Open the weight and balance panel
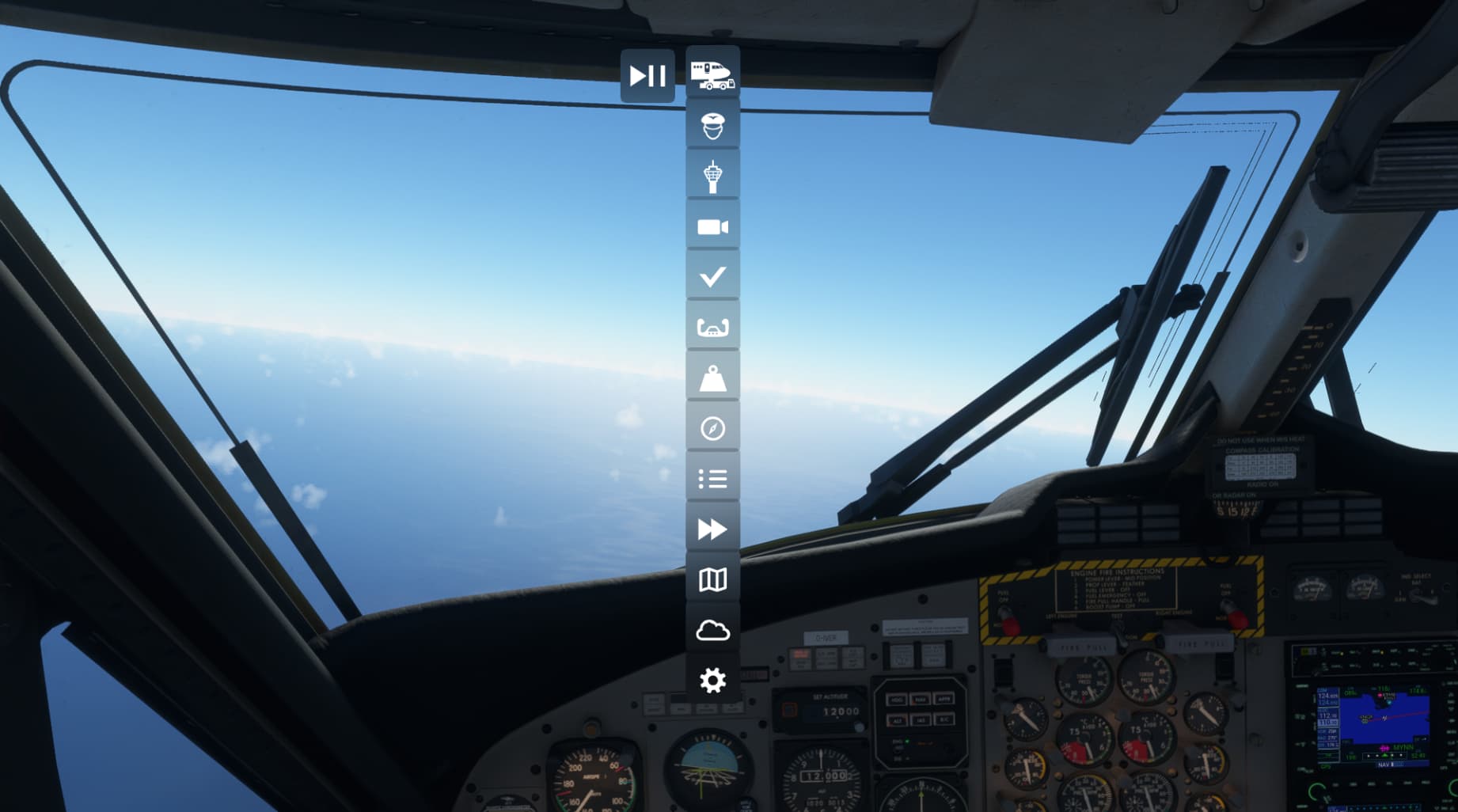Screen dimensions: 1458x812 click(x=712, y=378)
